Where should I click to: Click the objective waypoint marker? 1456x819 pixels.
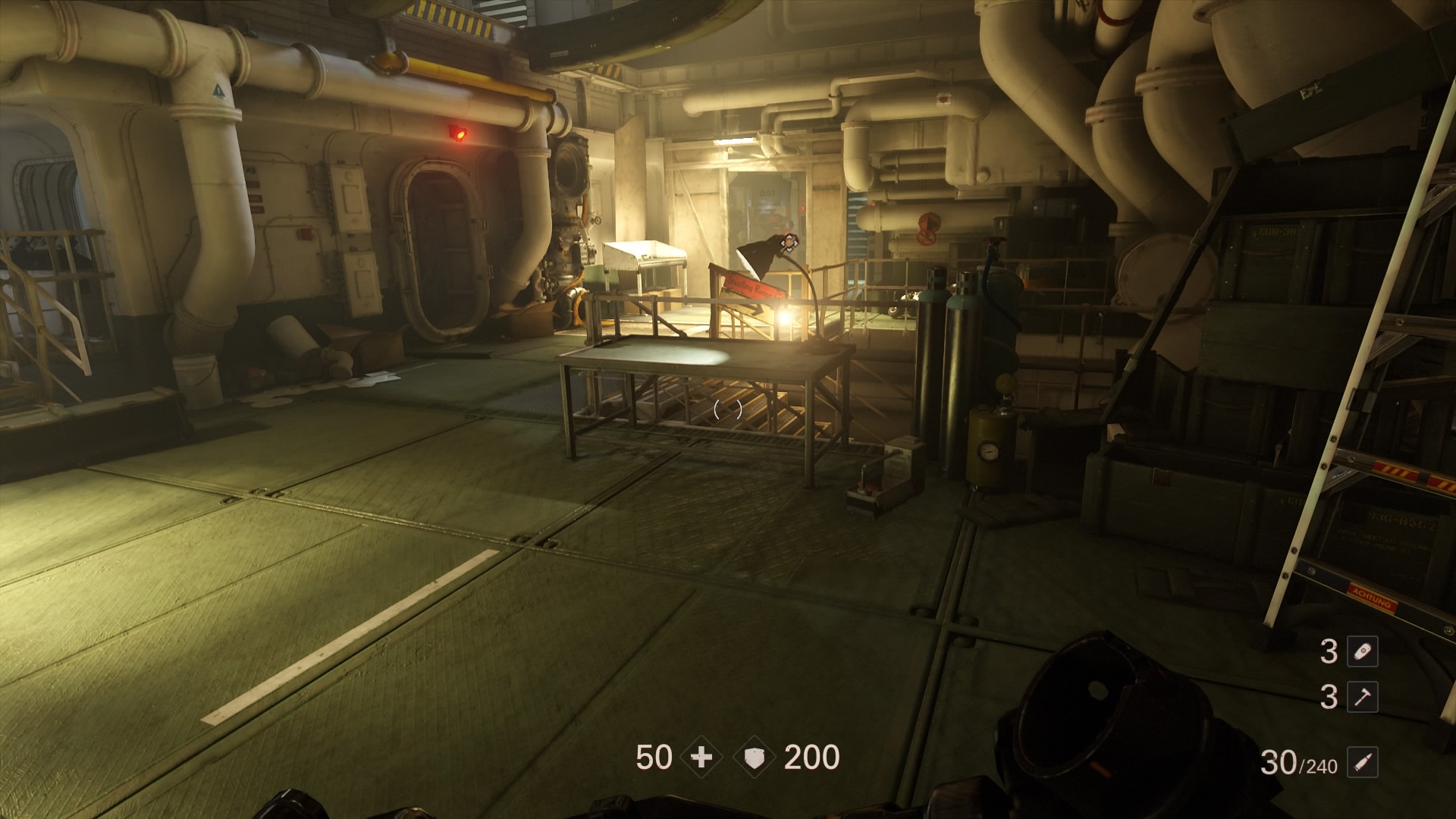click(789, 242)
